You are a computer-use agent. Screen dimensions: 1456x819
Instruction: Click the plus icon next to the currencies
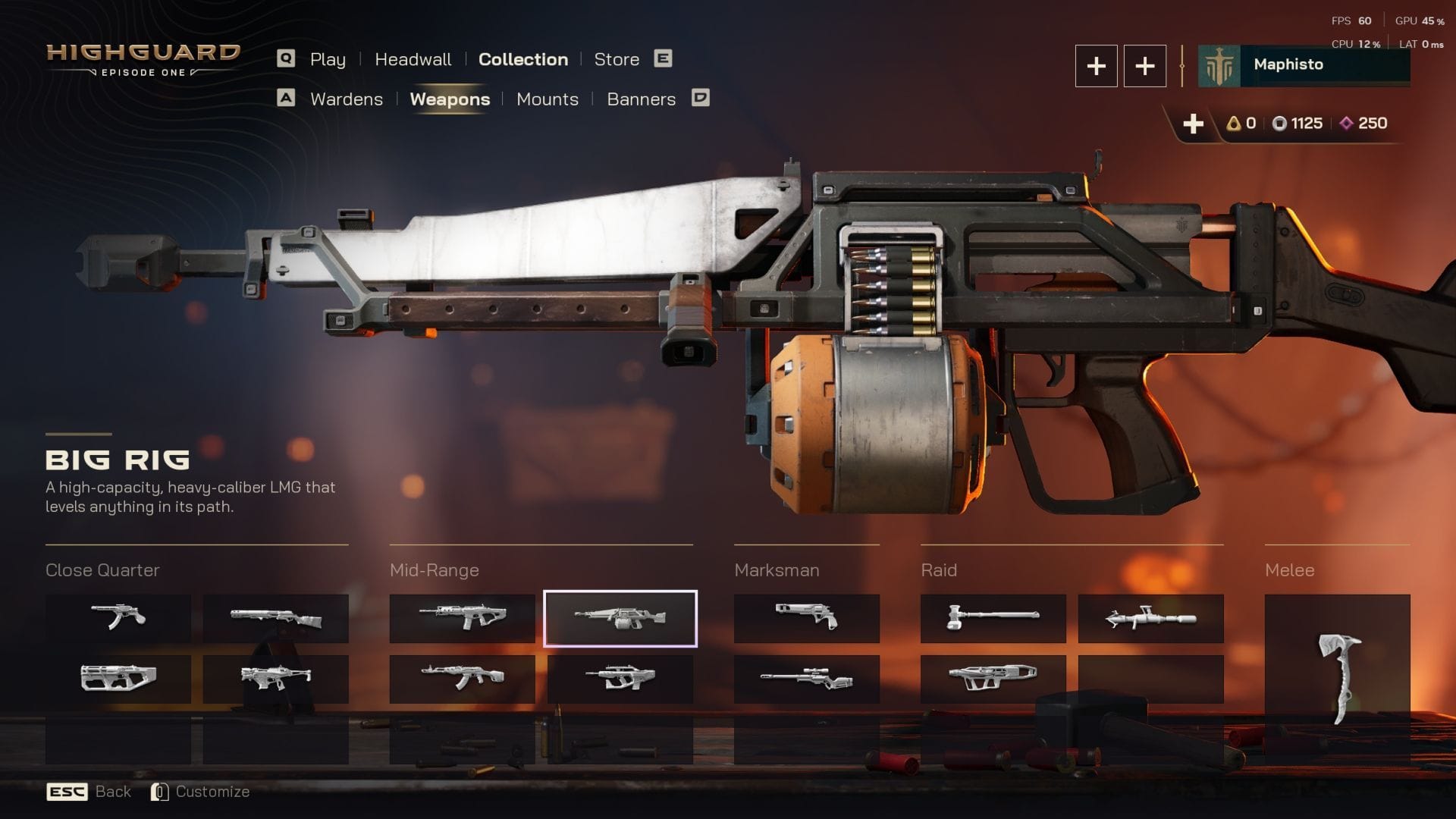[1194, 123]
